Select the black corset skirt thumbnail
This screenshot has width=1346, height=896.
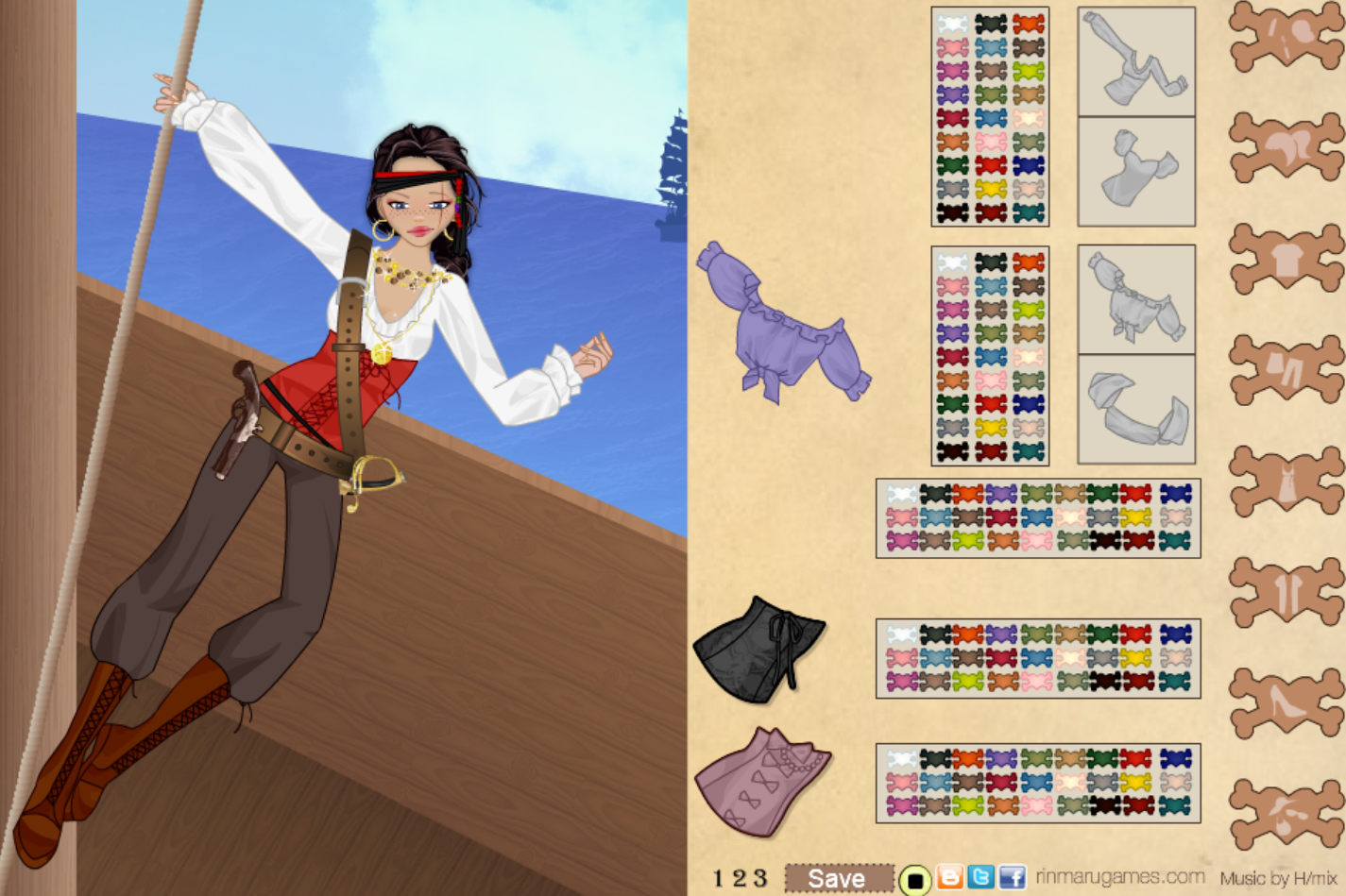click(760, 651)
